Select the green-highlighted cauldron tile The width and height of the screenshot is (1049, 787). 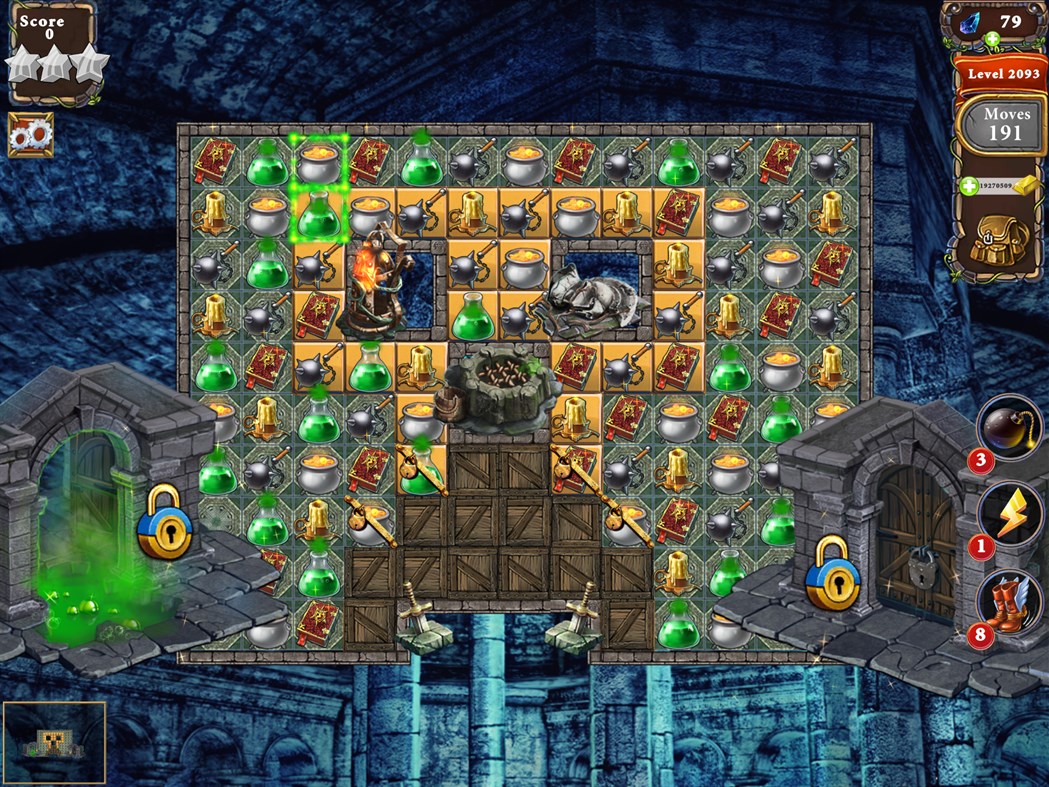tap(319, 159)
